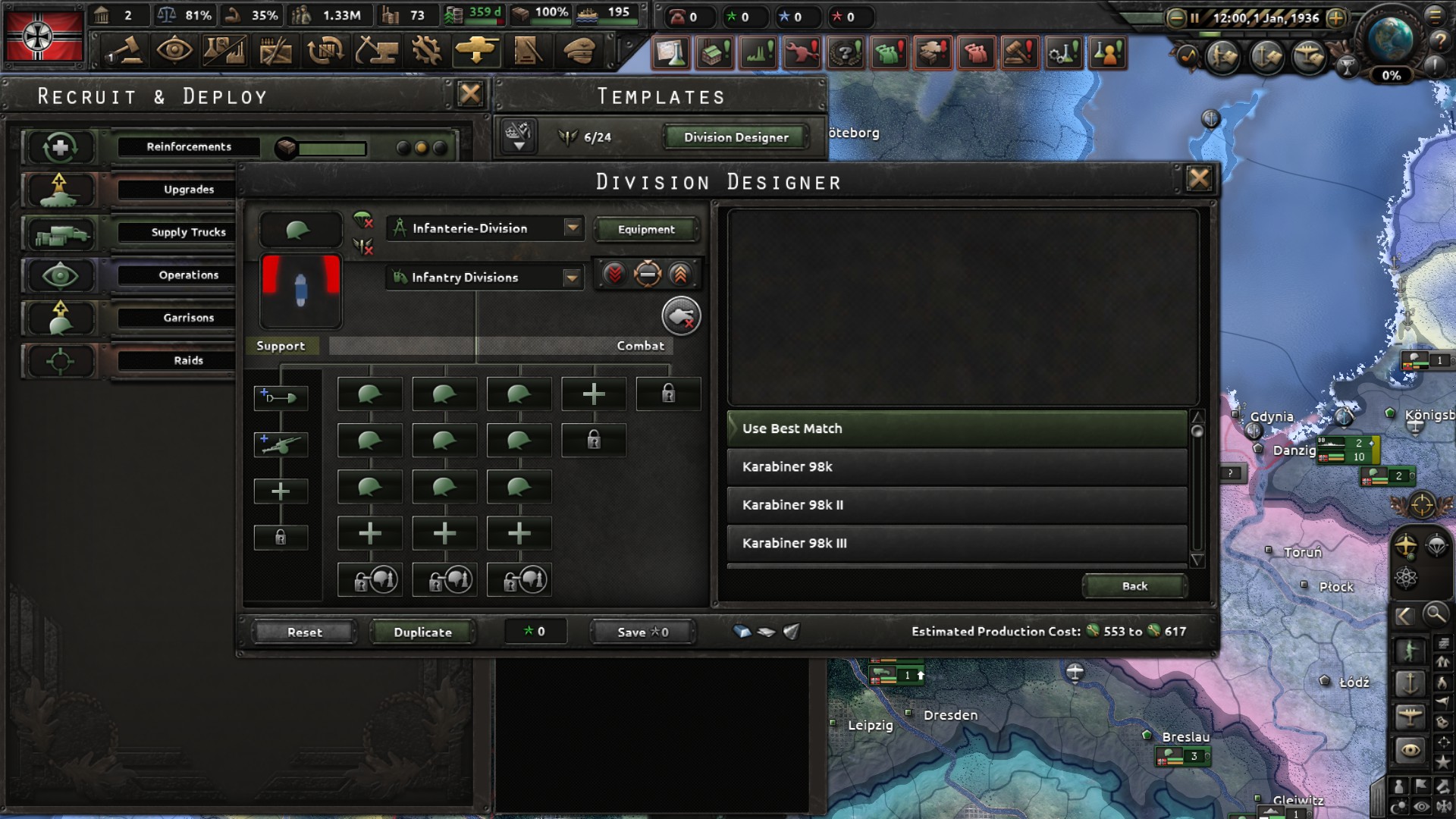Set division recruitment priority to elite double-chevron
This screenshot has height=819, width=1456.
pos(680,275)
